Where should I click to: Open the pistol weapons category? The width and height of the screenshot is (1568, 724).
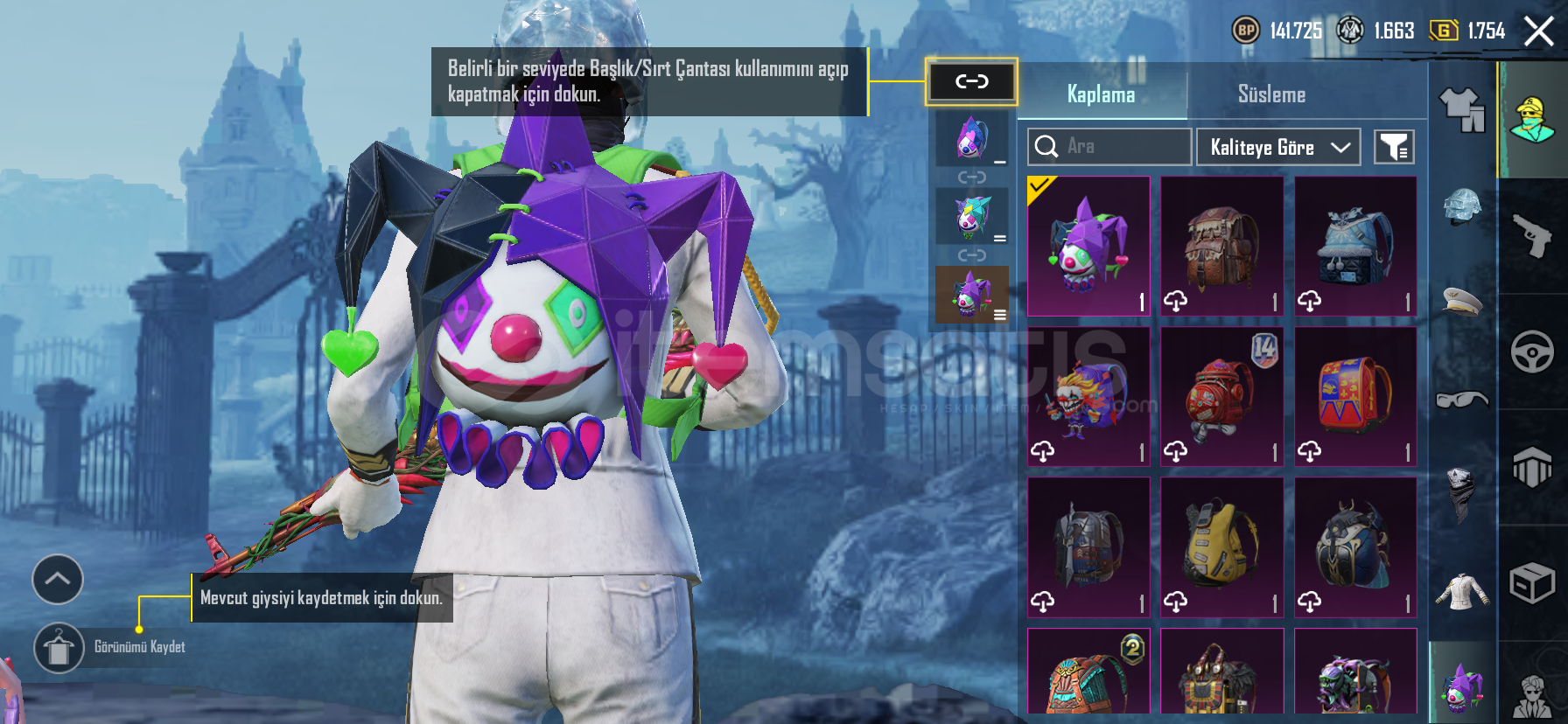(x=1532, y=235)
